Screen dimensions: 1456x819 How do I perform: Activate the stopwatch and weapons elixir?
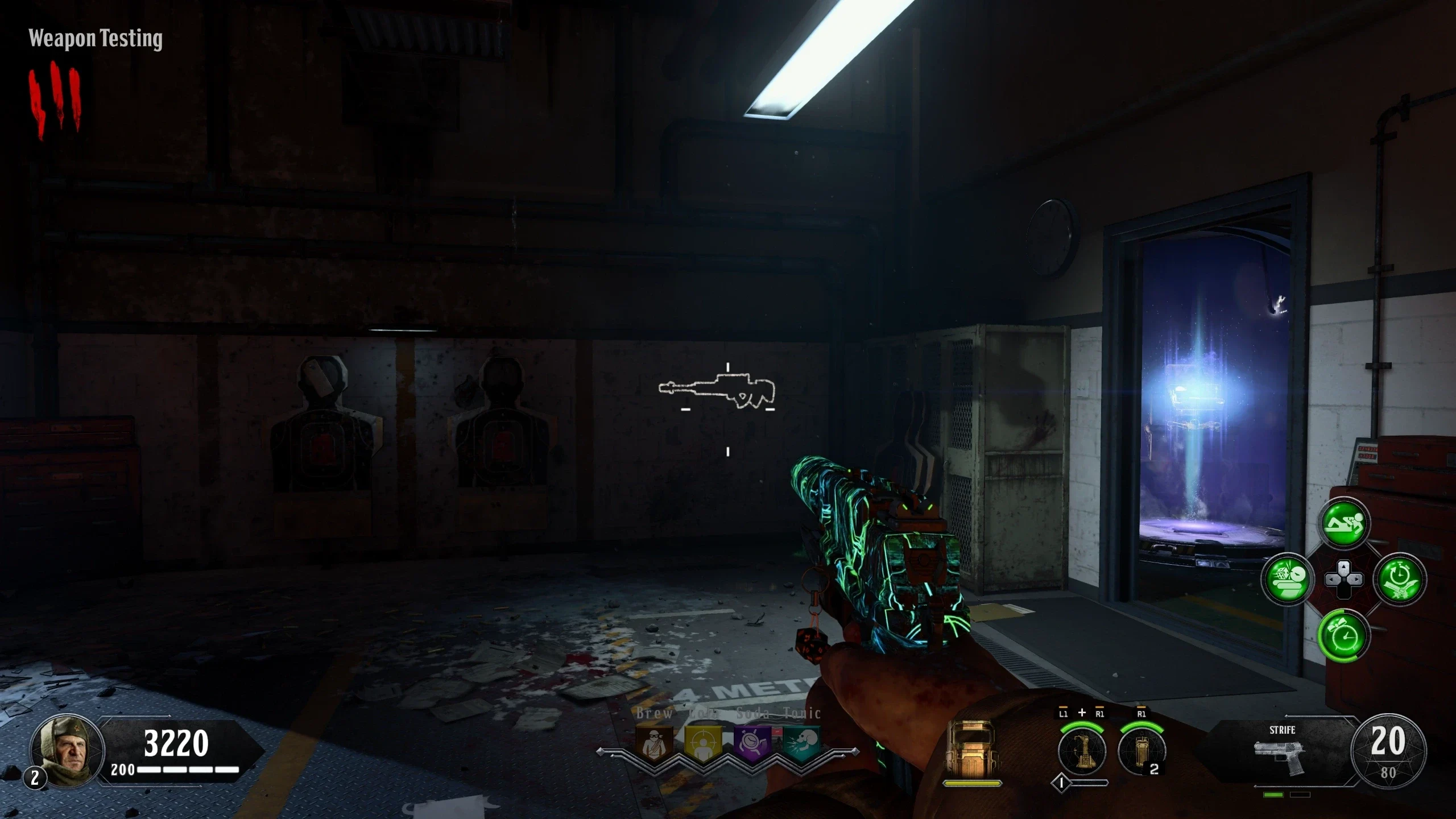click(1400, 579)
